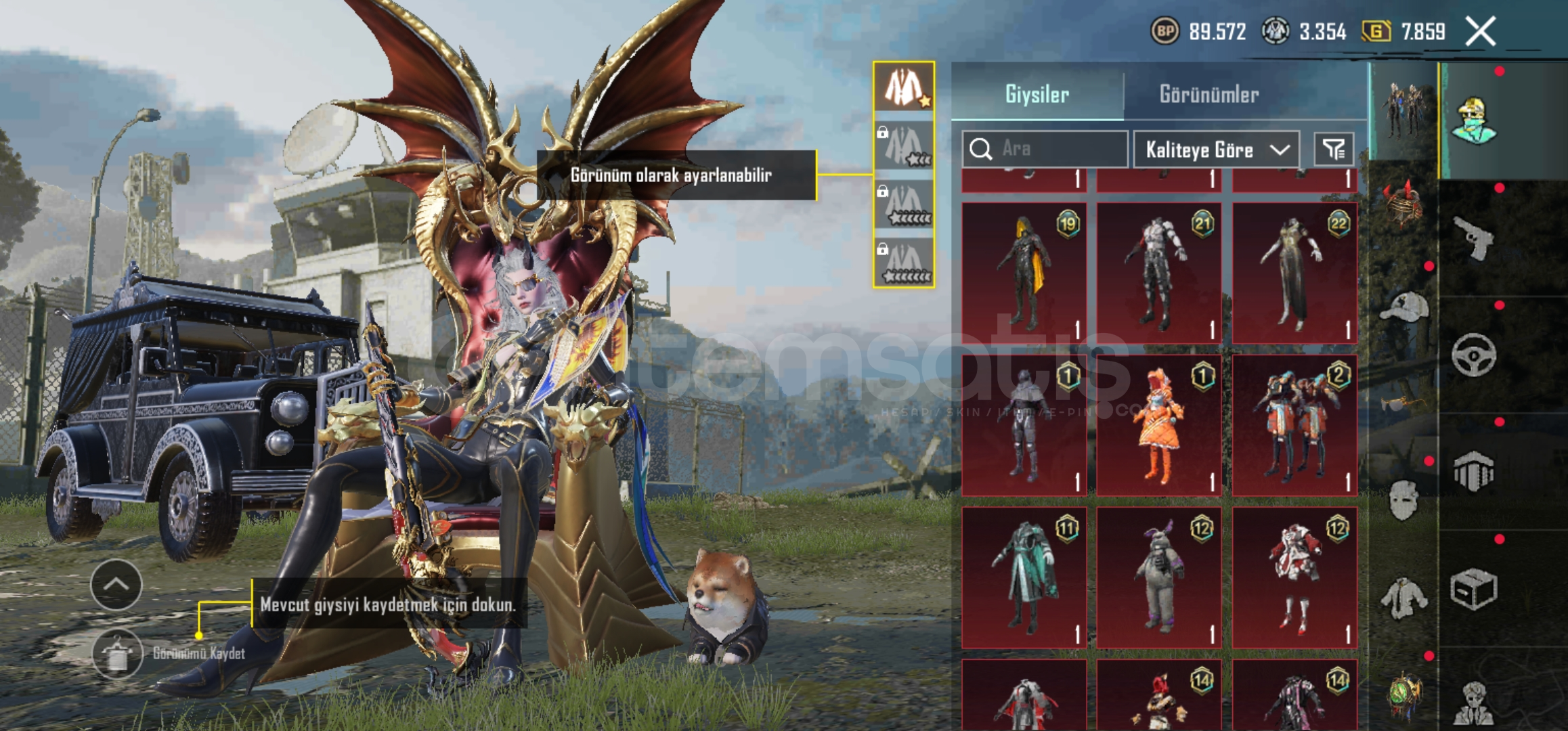Select the grey bunny costume

click(1159, 577)
